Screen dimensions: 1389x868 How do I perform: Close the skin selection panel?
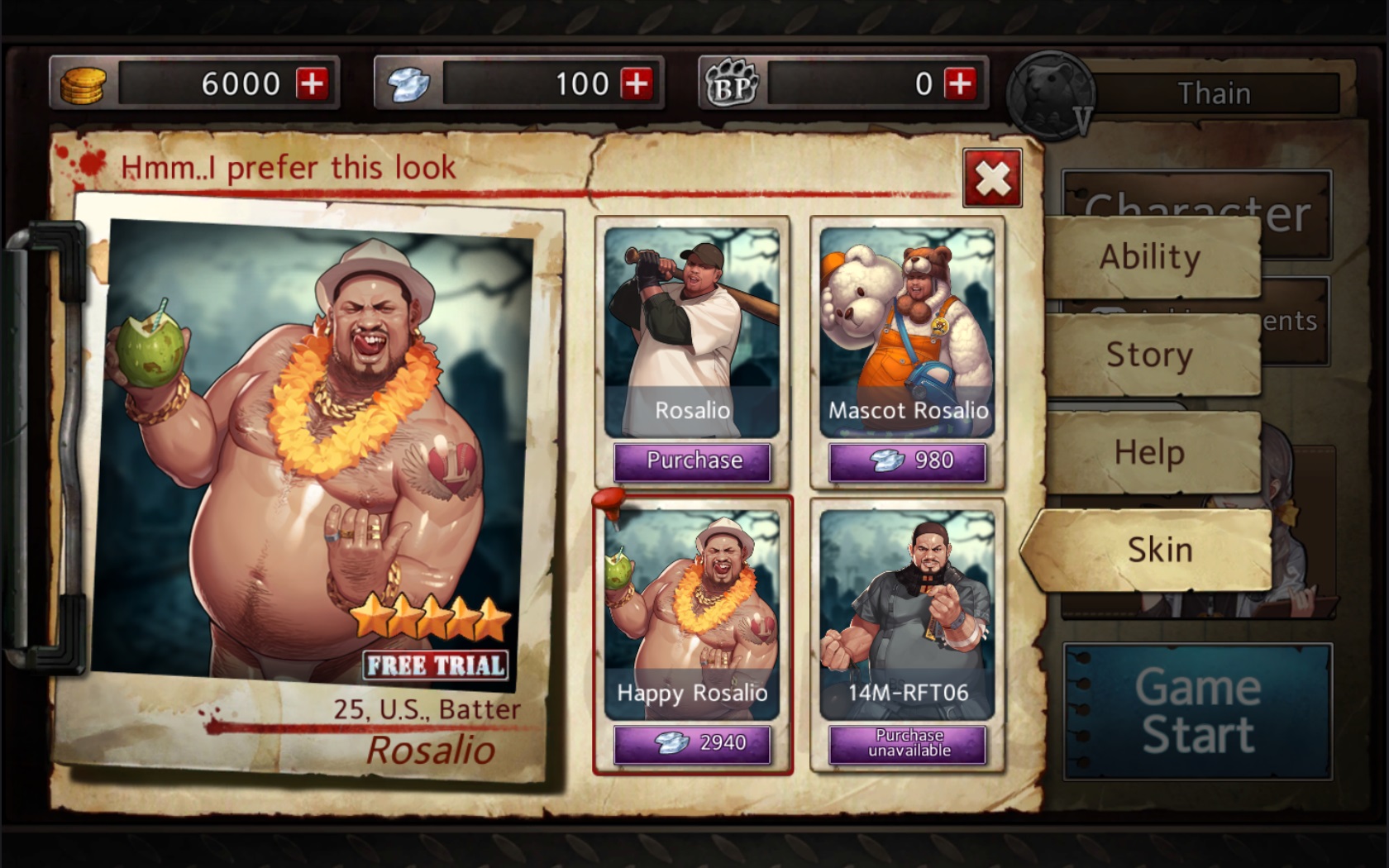coord(992,179)
